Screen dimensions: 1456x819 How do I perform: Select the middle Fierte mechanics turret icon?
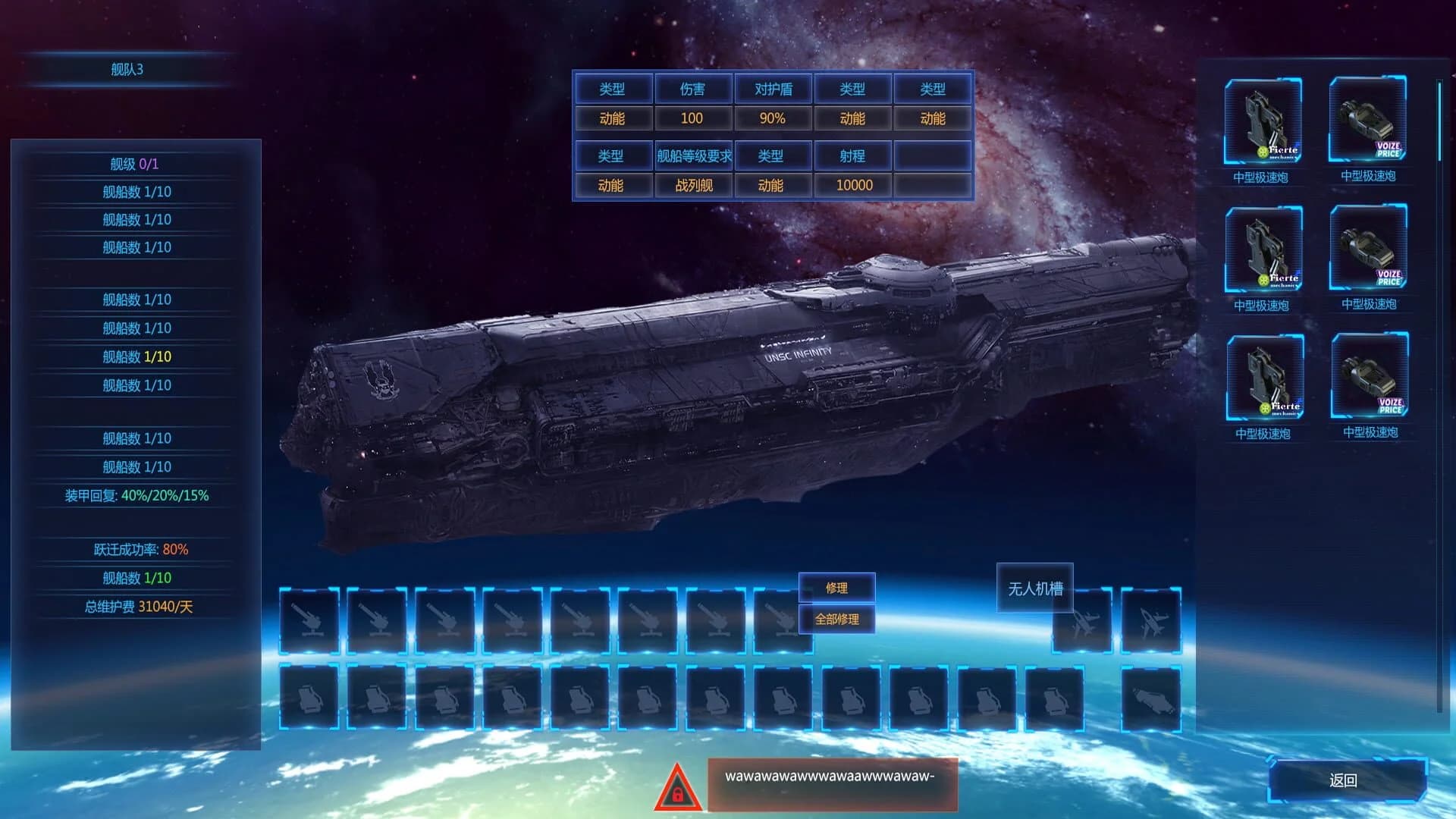(x=1263, y=252)
